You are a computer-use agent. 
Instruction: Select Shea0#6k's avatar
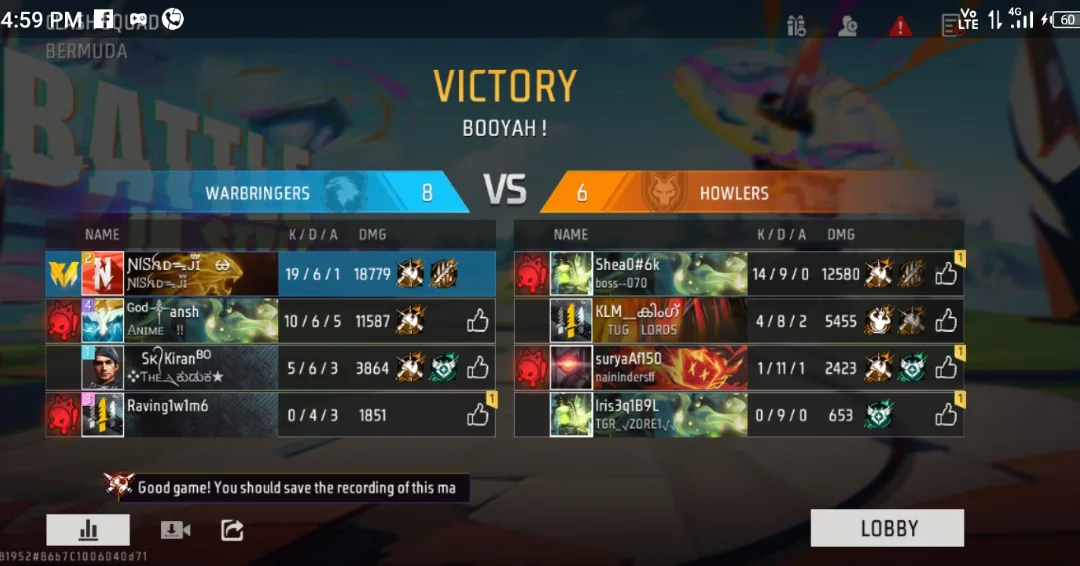coord(571,274)
